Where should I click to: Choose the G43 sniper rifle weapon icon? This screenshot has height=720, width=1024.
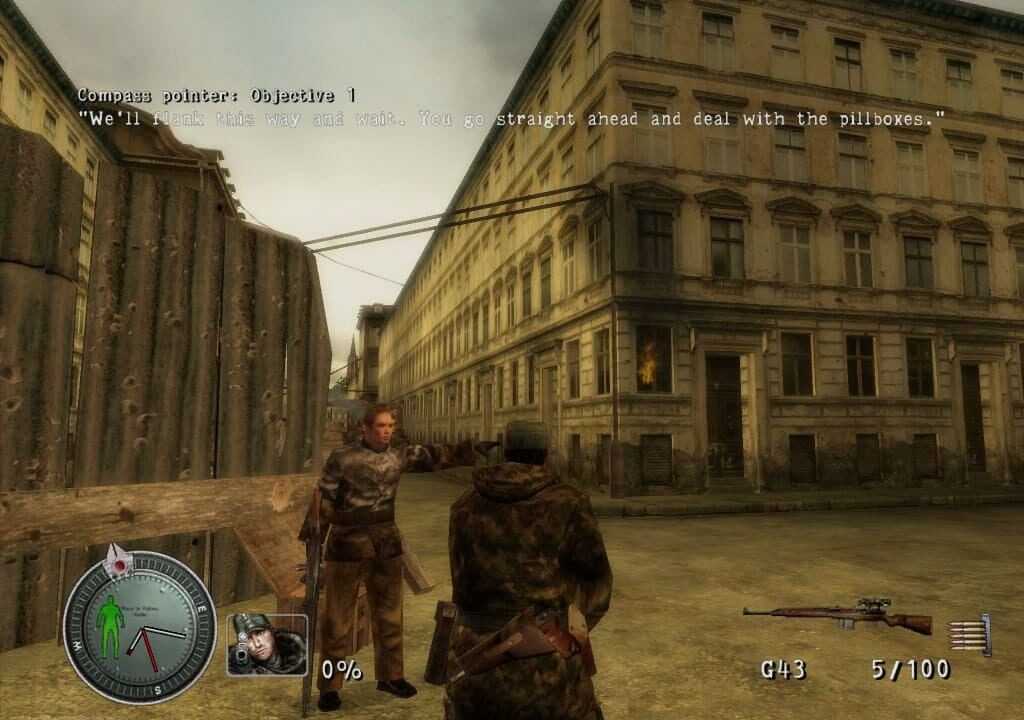click(837, 616)
